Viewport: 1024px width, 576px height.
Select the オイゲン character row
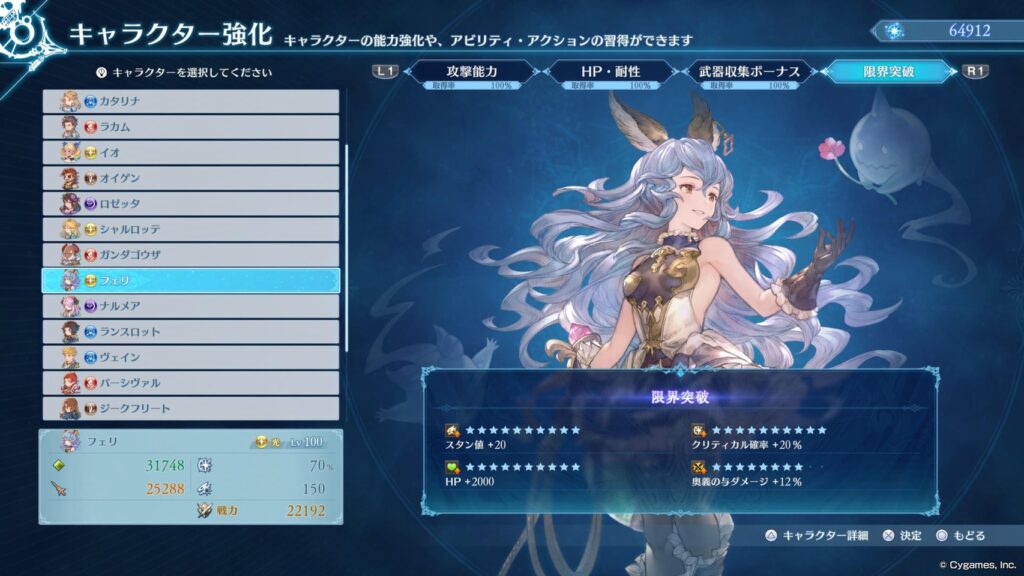coord(190,178)
